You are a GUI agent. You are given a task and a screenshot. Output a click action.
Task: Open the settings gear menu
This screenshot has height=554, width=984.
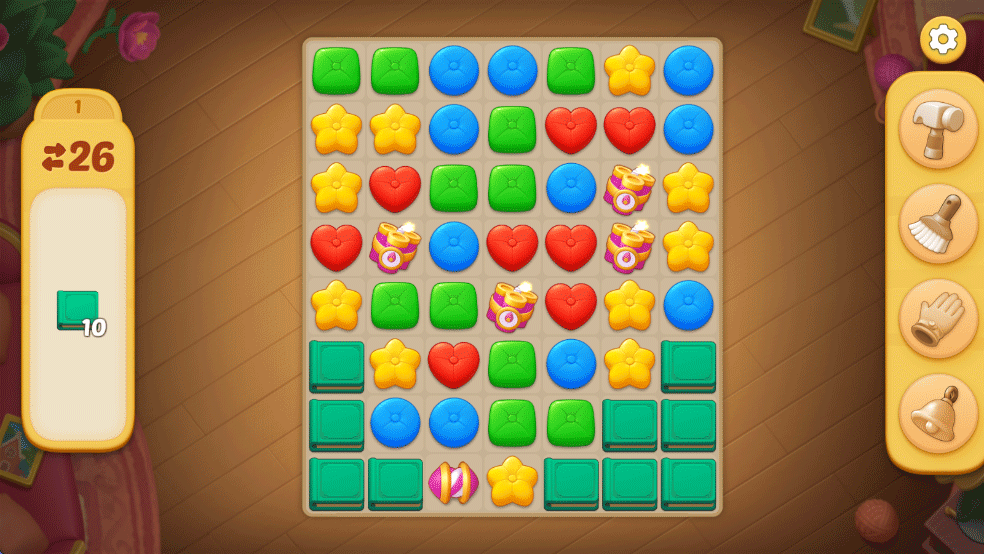coord(942,39)
